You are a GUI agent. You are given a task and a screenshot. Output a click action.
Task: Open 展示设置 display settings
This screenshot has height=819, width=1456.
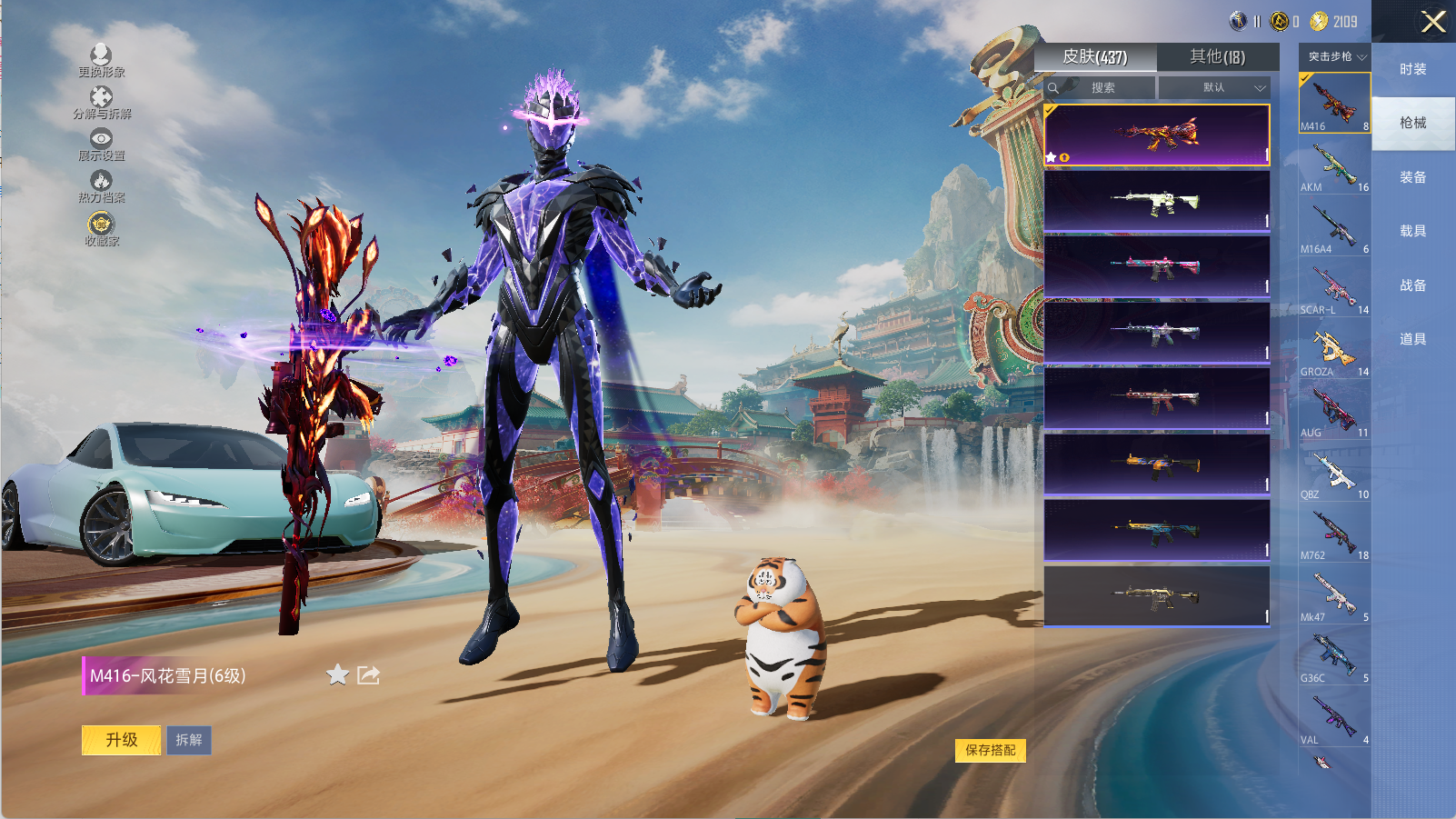(x=101, y=144)
